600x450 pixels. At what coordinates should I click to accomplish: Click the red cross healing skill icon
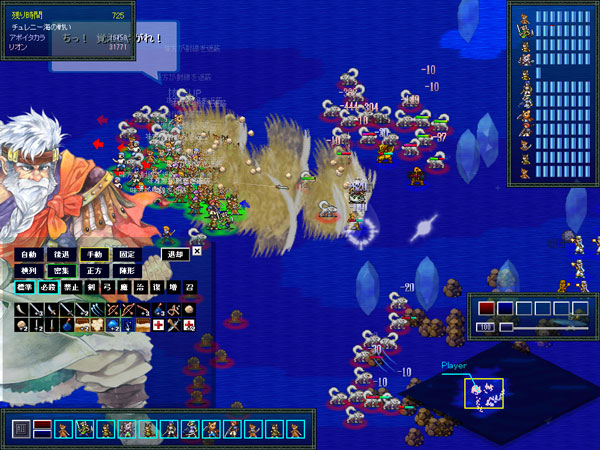pos(158,325)
